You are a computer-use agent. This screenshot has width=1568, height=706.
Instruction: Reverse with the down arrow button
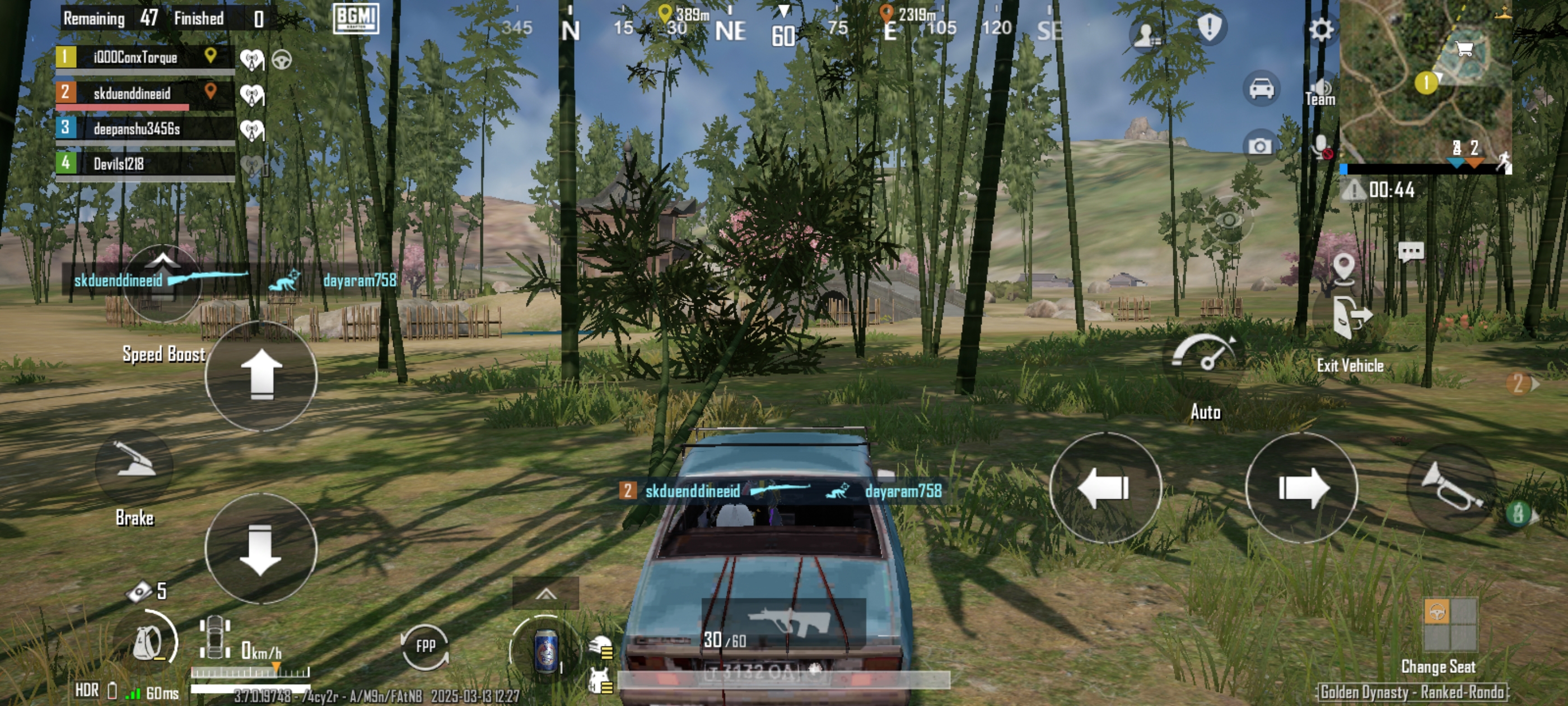coord(260,548)
